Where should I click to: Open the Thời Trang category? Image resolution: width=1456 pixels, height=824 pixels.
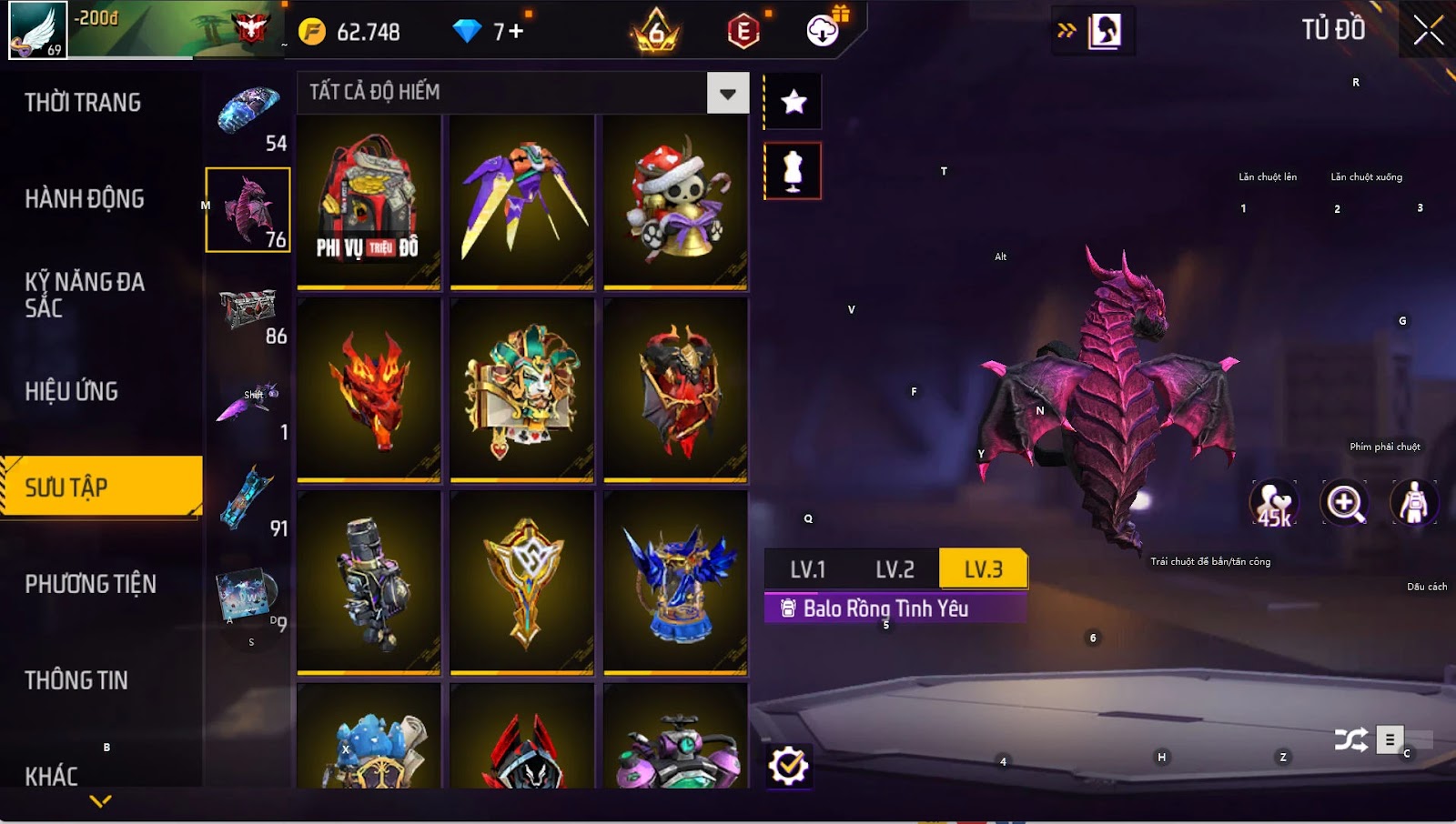[83, 103]
